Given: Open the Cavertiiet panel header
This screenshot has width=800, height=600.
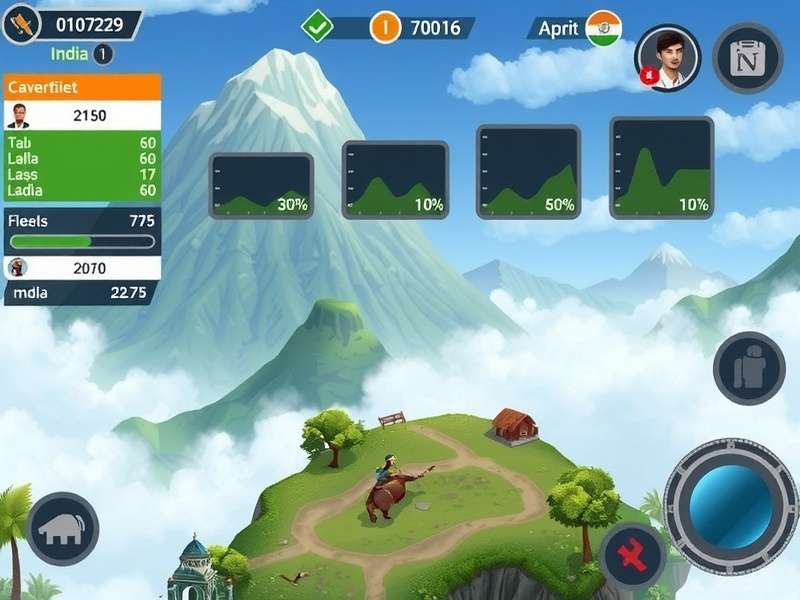Looking at the screenshot, I should tap(82, 86).
